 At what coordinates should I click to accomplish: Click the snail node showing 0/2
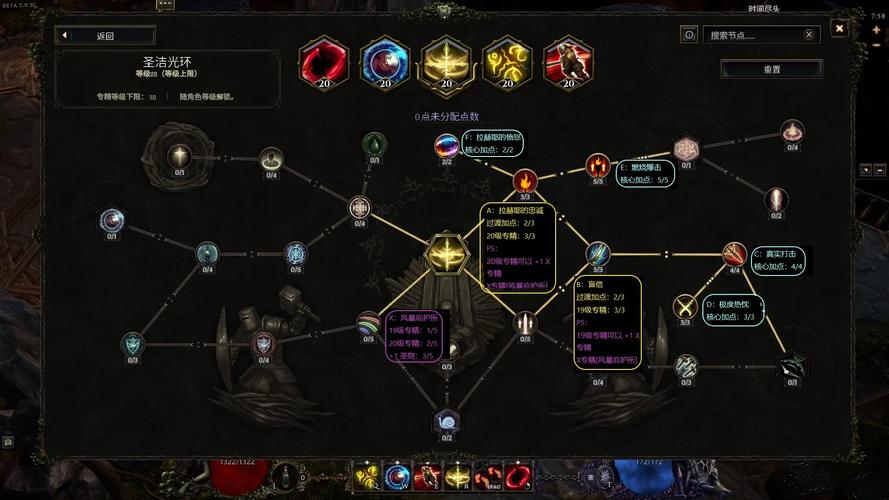pos(446,422)
